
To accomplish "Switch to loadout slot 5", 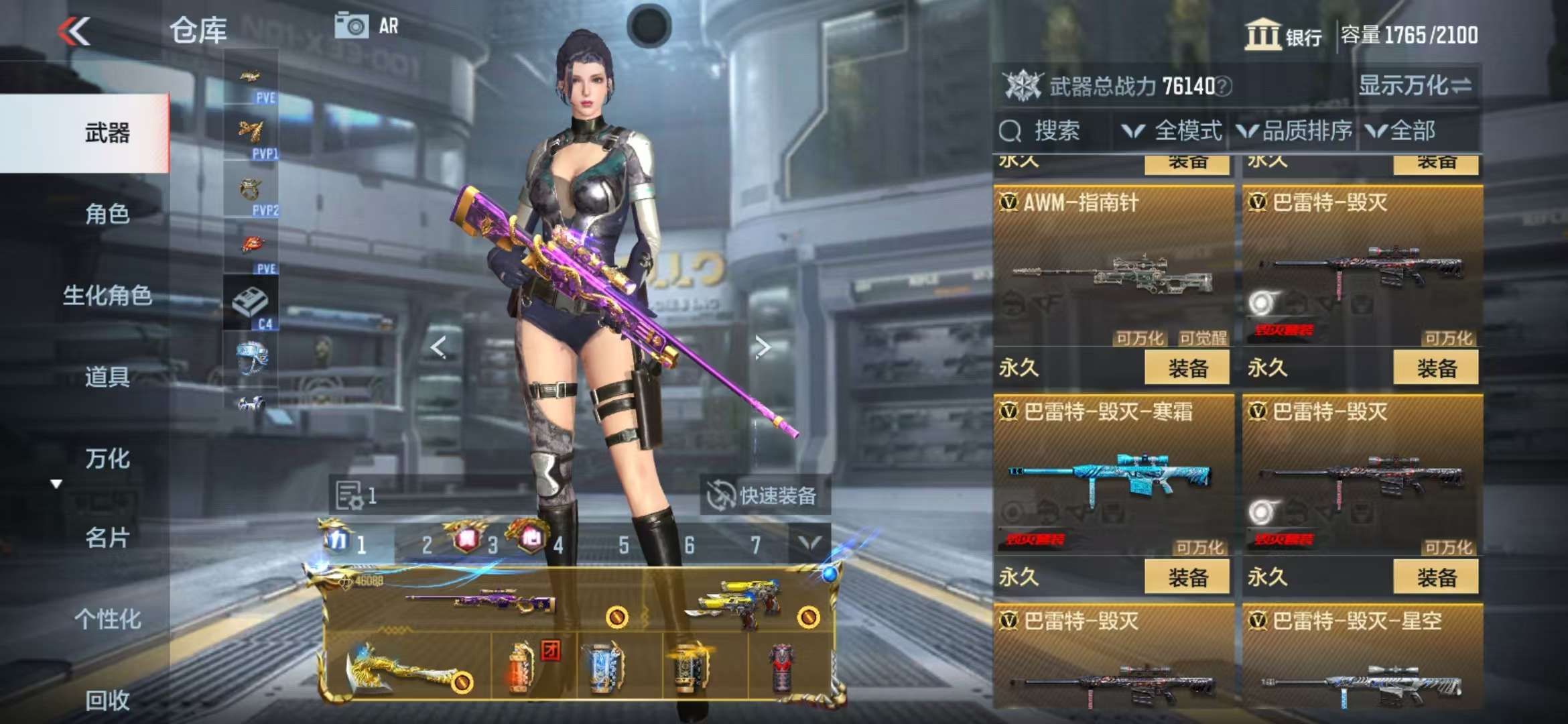I will click(x=624, y=546).
